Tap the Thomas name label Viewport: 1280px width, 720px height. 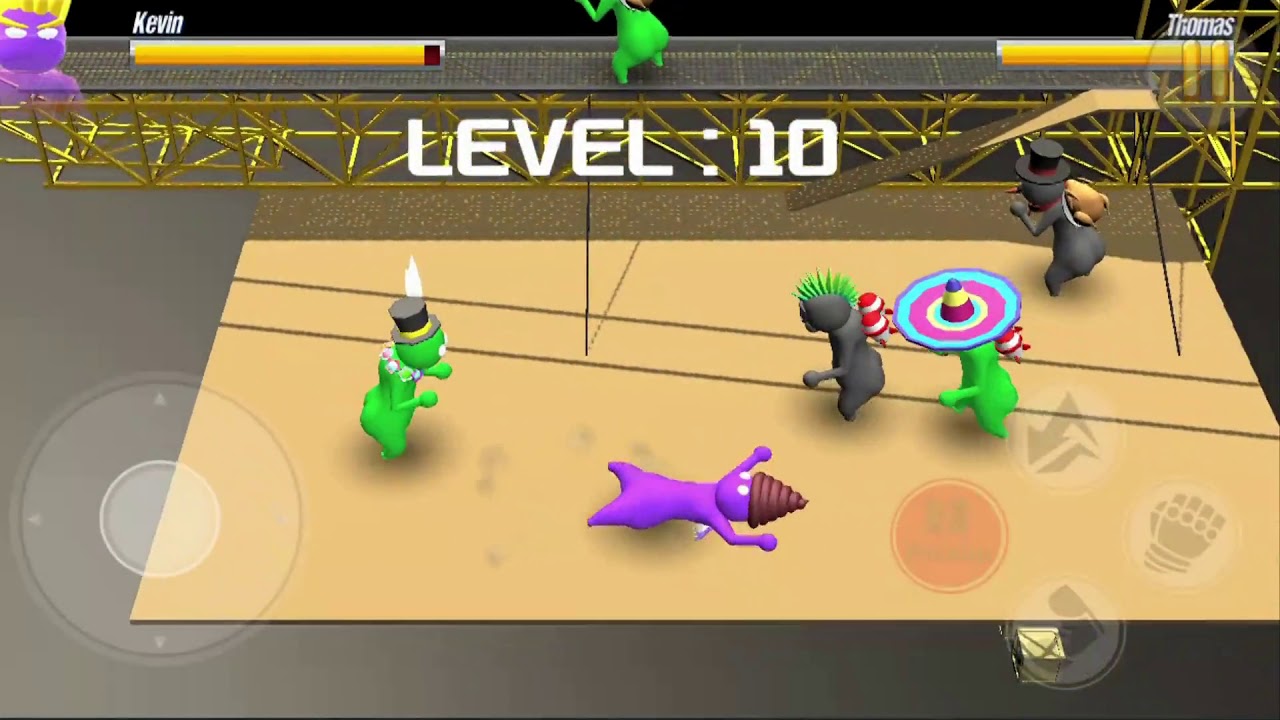(1203, 27)
